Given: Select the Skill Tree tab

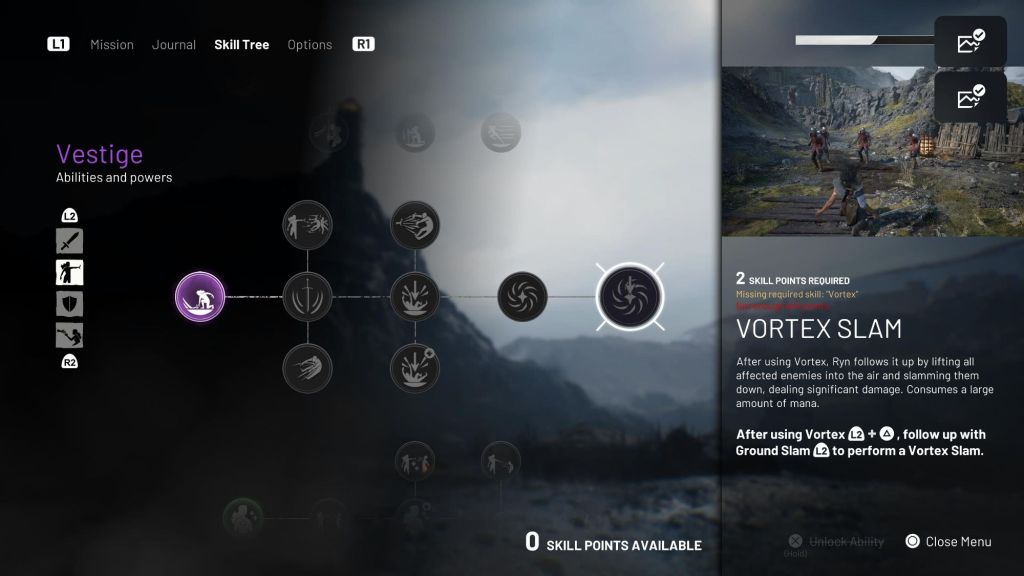Looking at the screenshot, I should 241,45.
